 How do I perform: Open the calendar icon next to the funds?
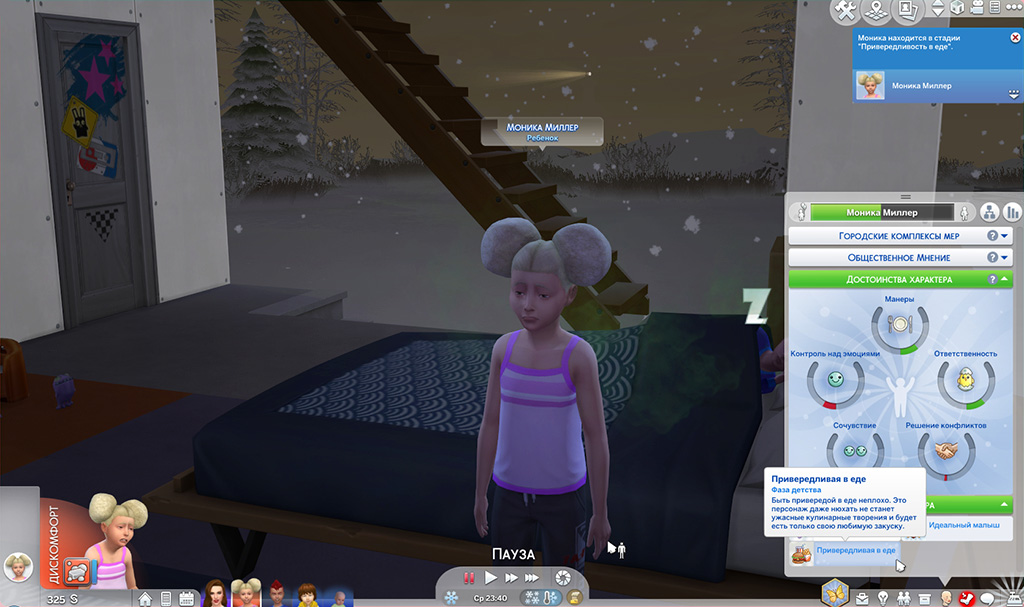(x=185, y=598)
